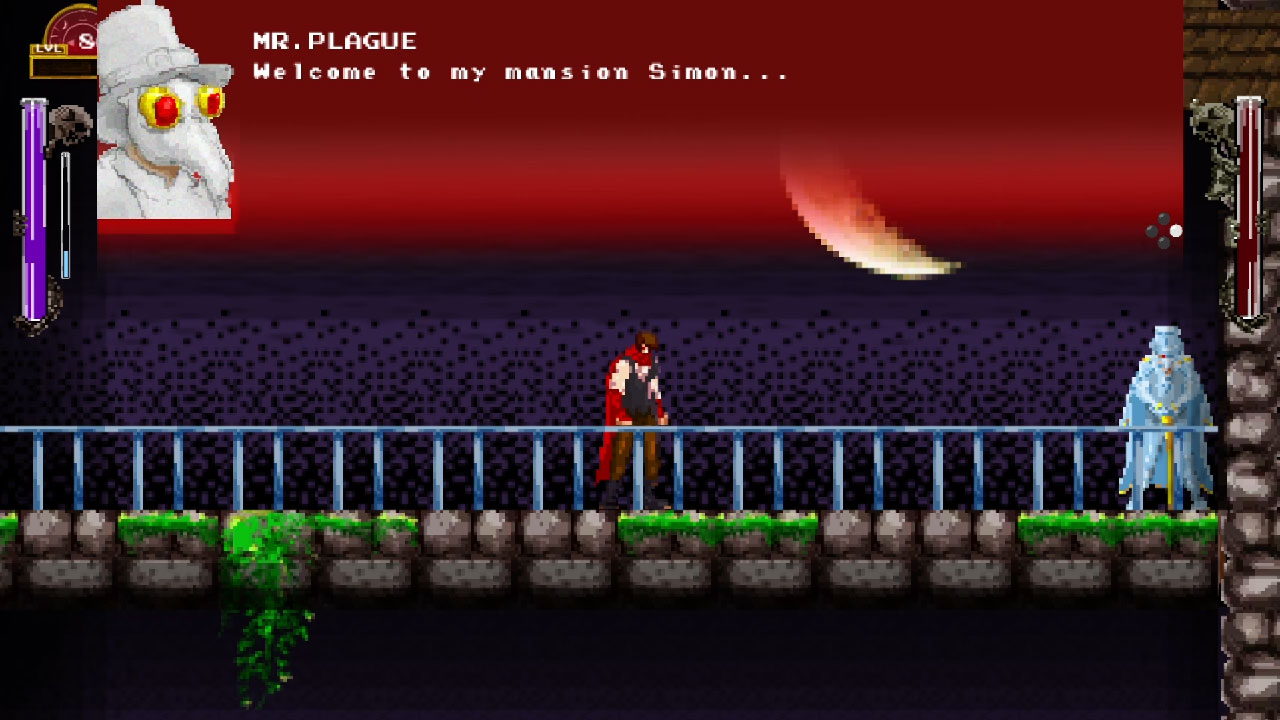The height and width of the screenshot is (720, 1280).
Task: Select the dialogue line 'Welcome to my mansion Simon...'
Action: coord(520,71)
